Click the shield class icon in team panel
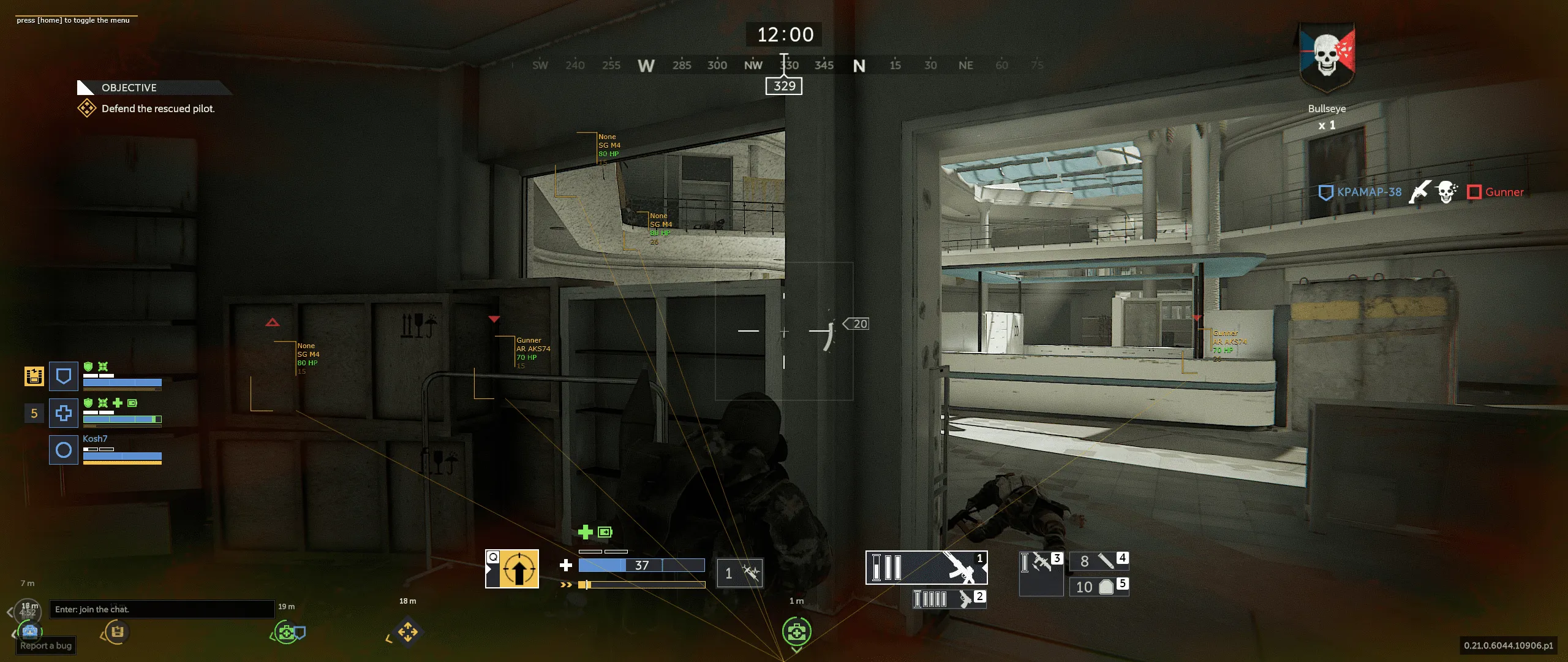 coord(63,376)
